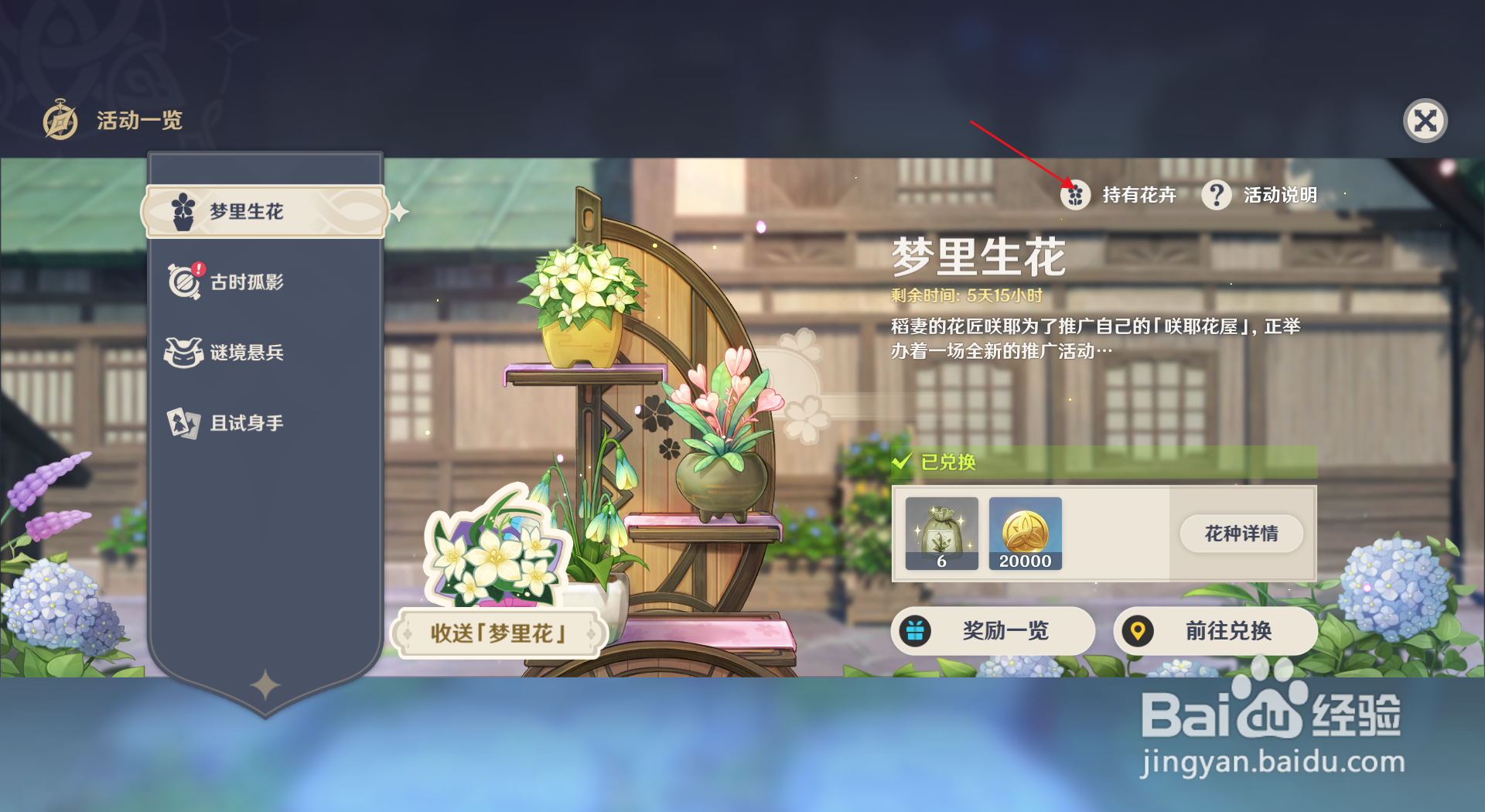Select the 且试身手 event entry

(247, 423)
